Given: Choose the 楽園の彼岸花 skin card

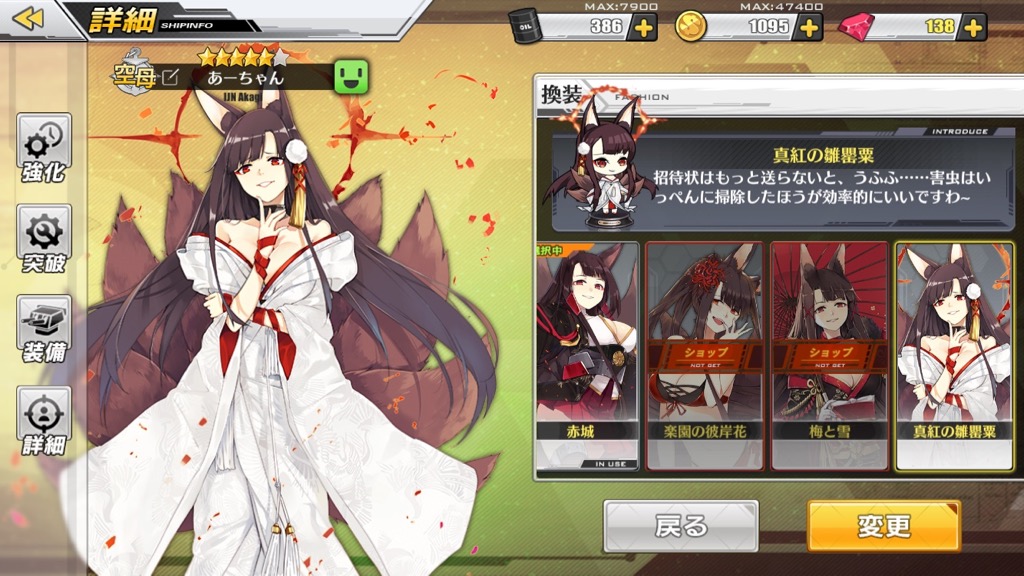Looking at the screenshot, I should coord(704,356).
